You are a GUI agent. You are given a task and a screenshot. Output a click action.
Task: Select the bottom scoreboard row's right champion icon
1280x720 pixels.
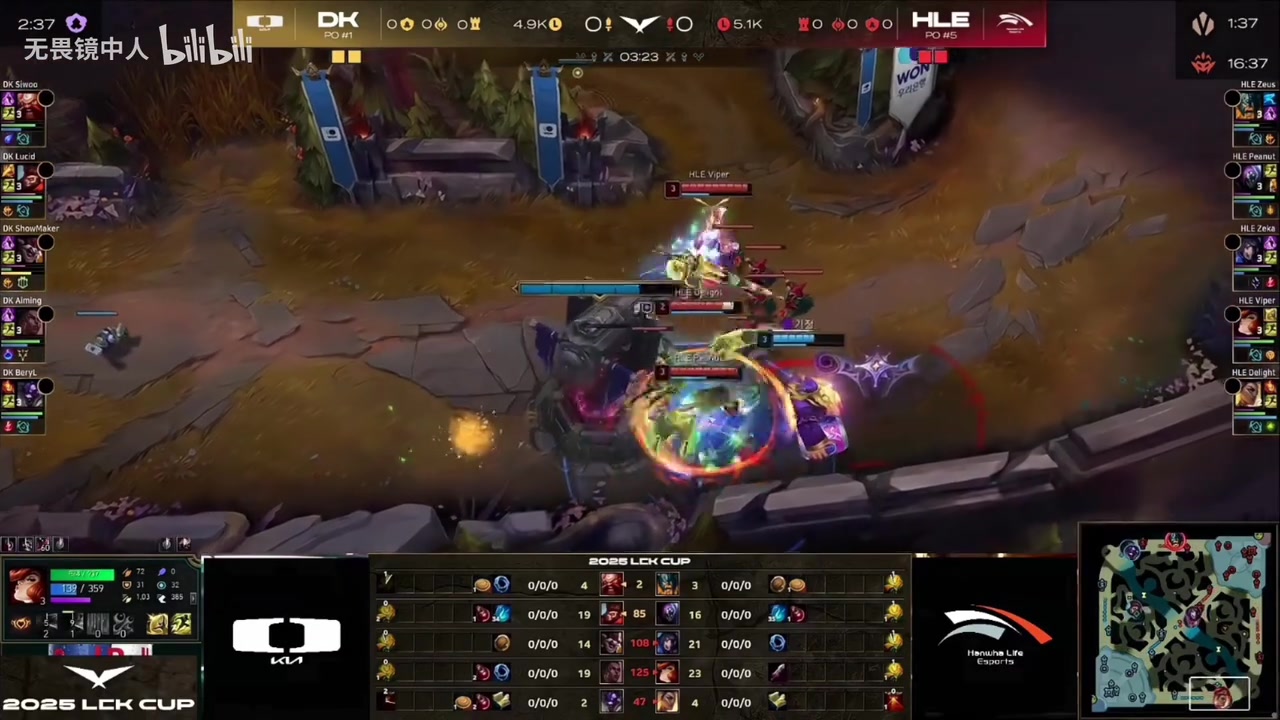(667, 702)
